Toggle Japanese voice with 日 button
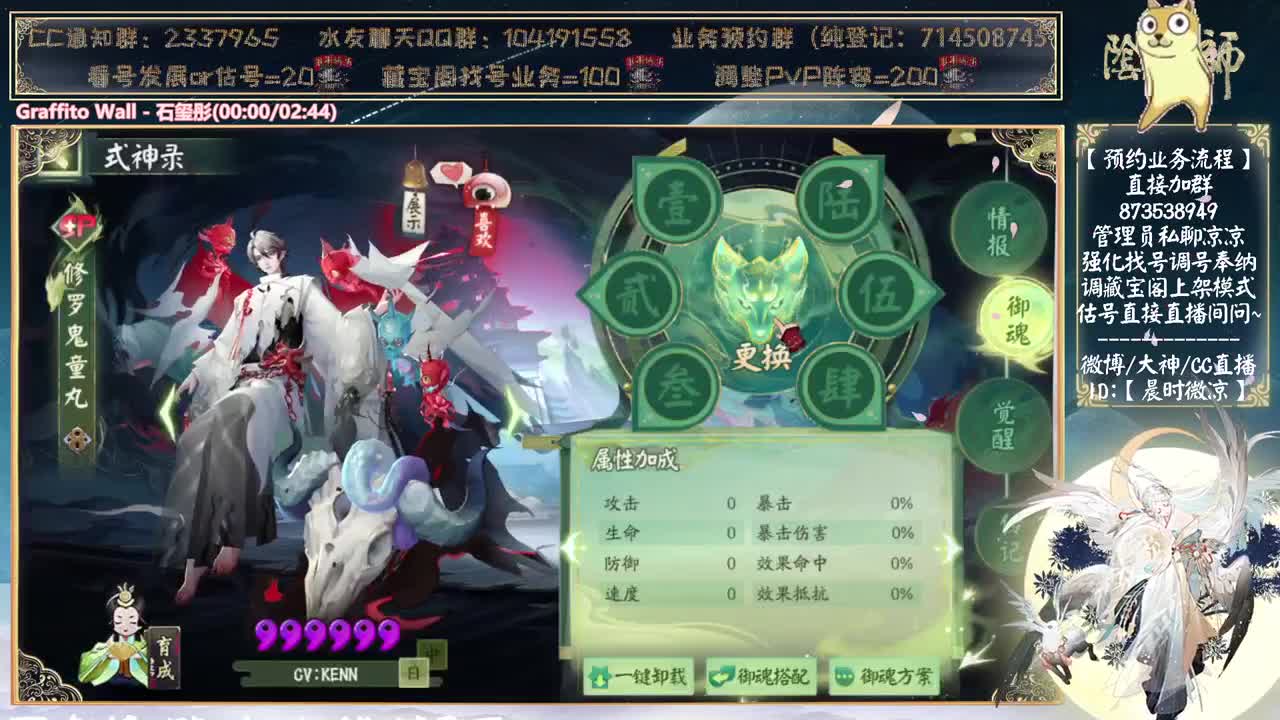This screenshot has height=720, width=1280. 413,673
